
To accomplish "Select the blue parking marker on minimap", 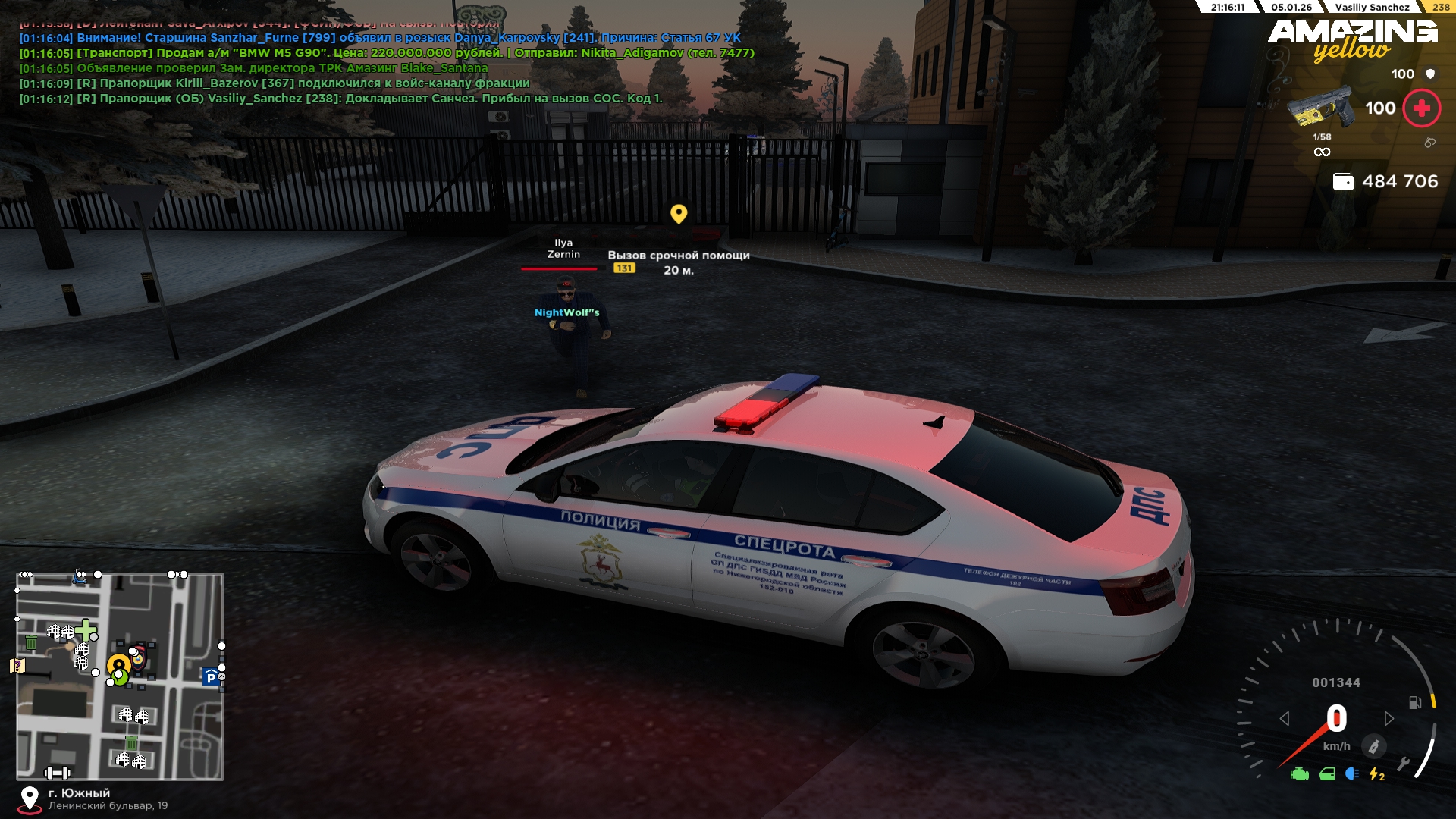I will pyautogui.click(x=210, y=677).
